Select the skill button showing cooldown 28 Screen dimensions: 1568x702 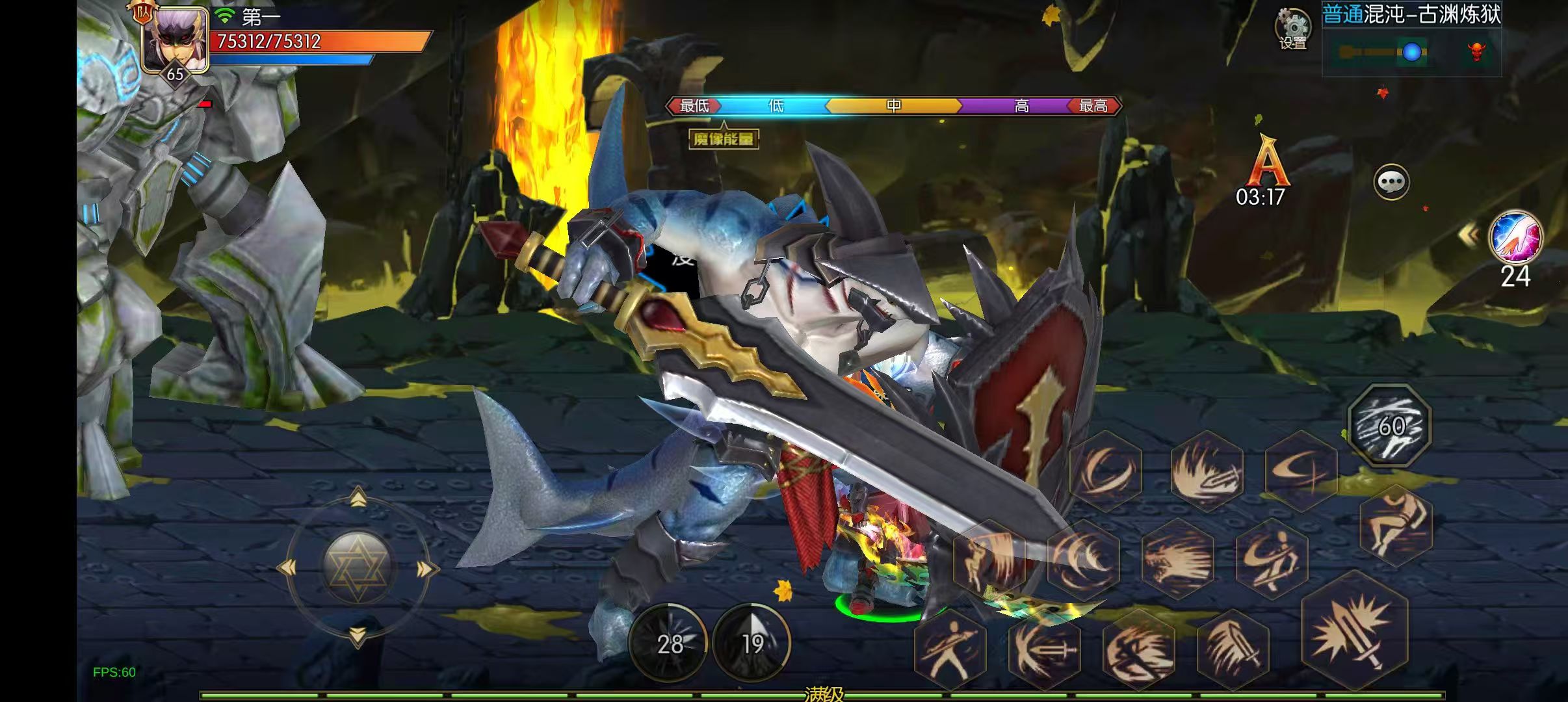tap(670, 643)
